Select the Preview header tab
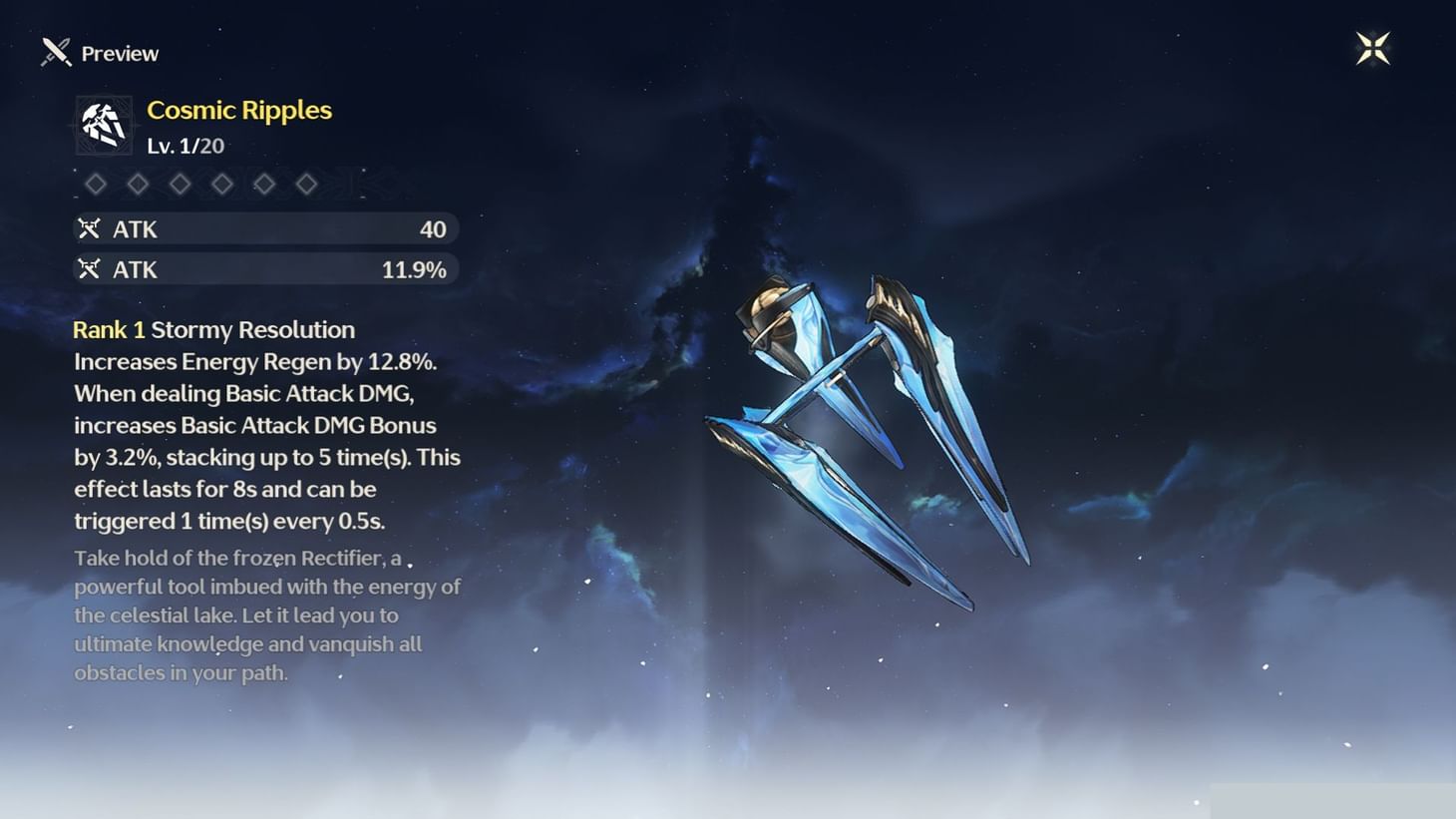Screen dimensions: 1456x819 [119, 53]
